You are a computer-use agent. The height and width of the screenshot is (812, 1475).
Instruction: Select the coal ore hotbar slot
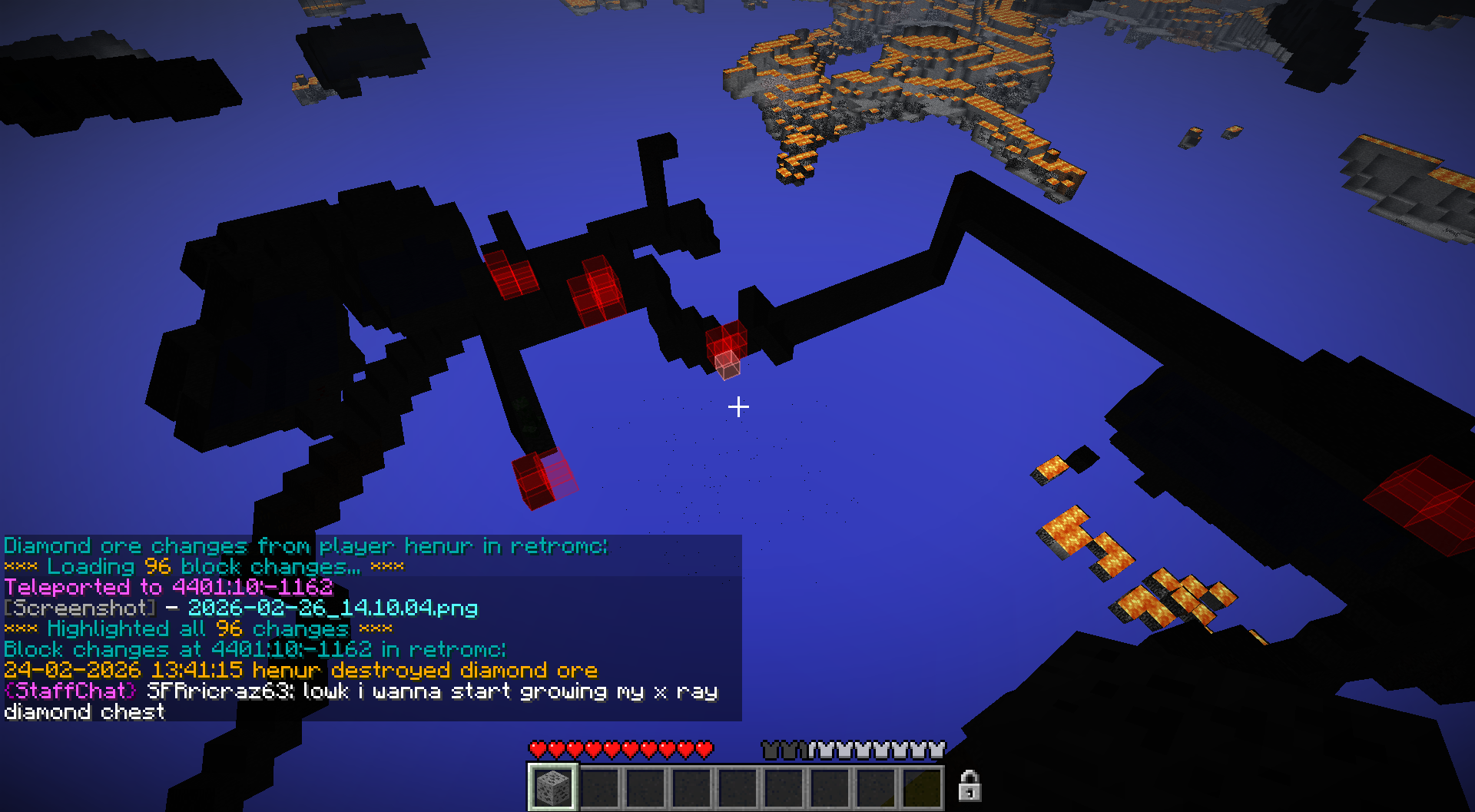(552, 787)
